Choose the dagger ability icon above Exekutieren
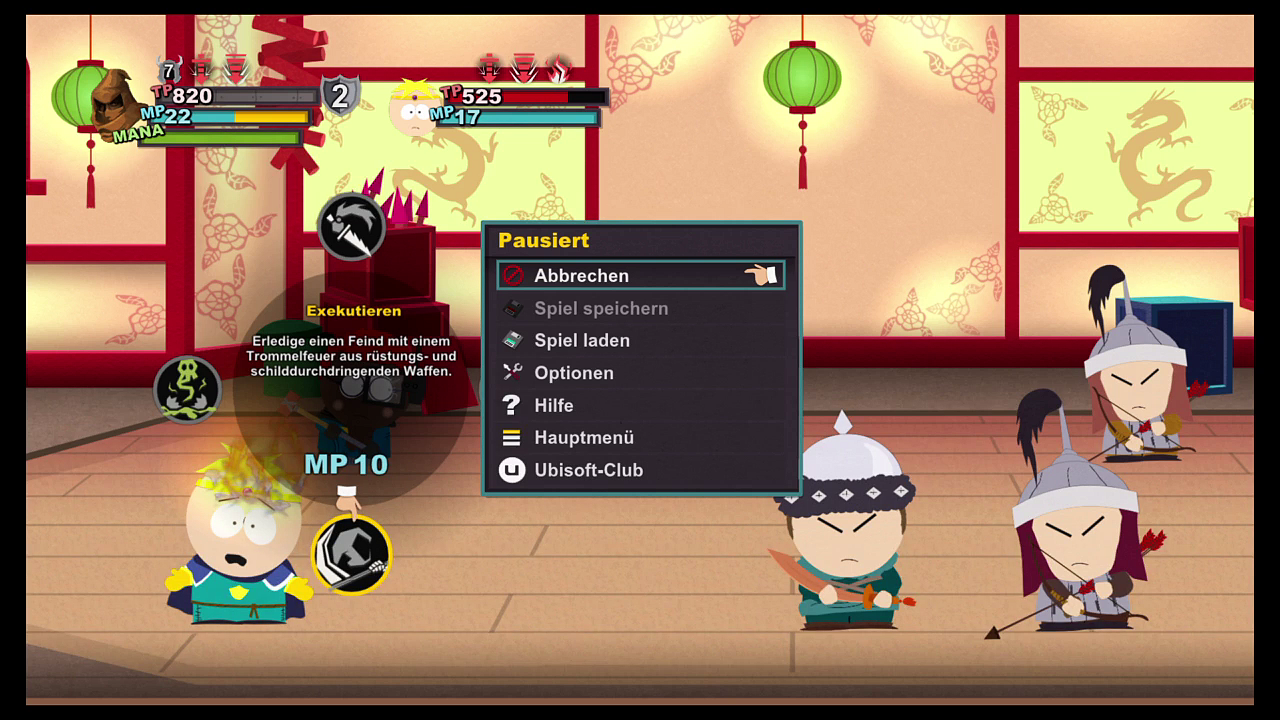The image size is (1280, 720). click(x=351, y=227)
